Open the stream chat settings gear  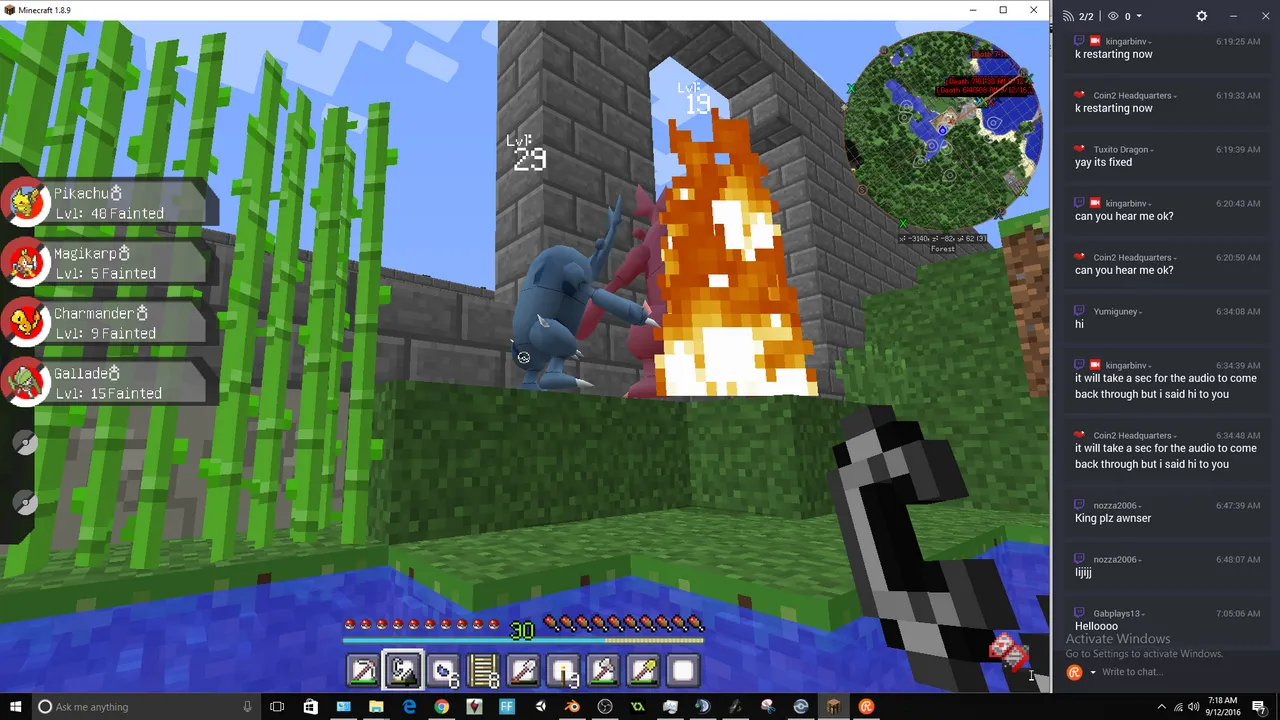1202,16
